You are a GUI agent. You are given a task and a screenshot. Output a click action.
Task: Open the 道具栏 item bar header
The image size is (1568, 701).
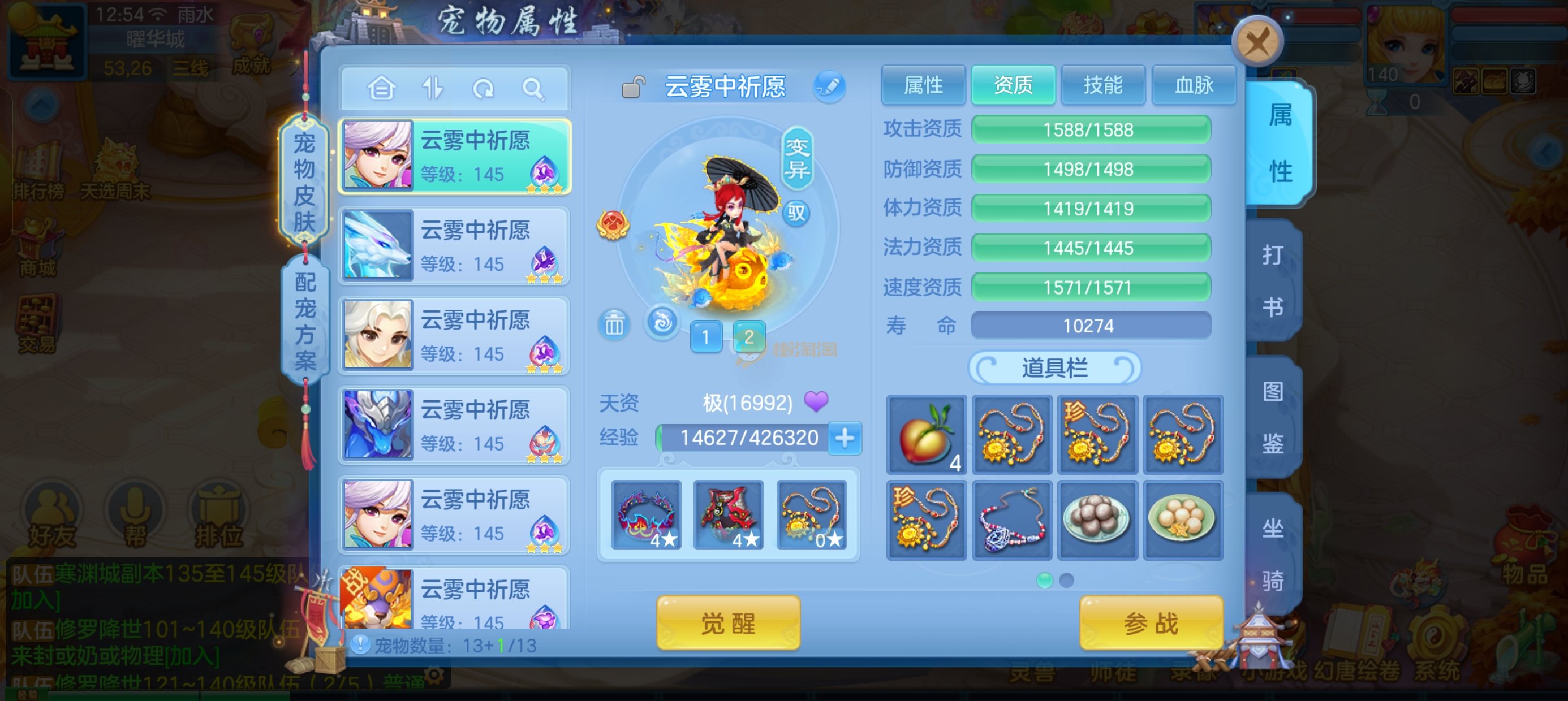(x=1054, y=368)
